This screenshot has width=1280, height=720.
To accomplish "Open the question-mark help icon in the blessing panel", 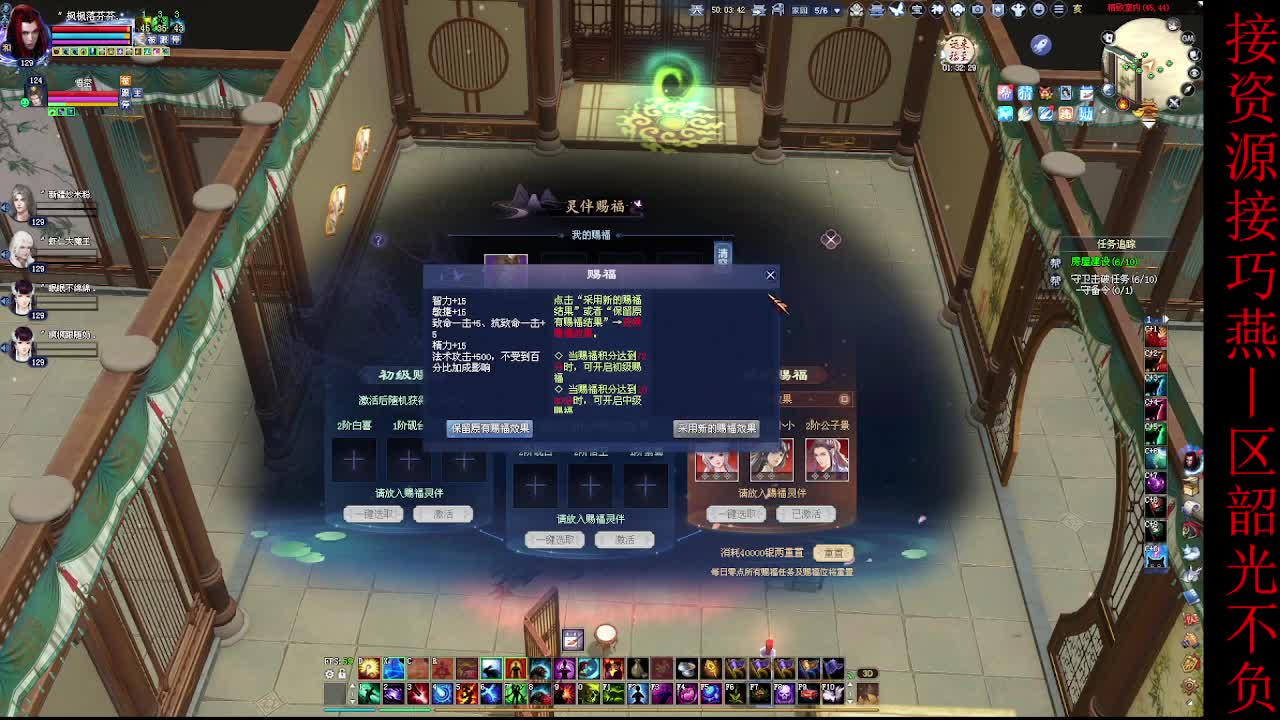I will click(378, 240).
